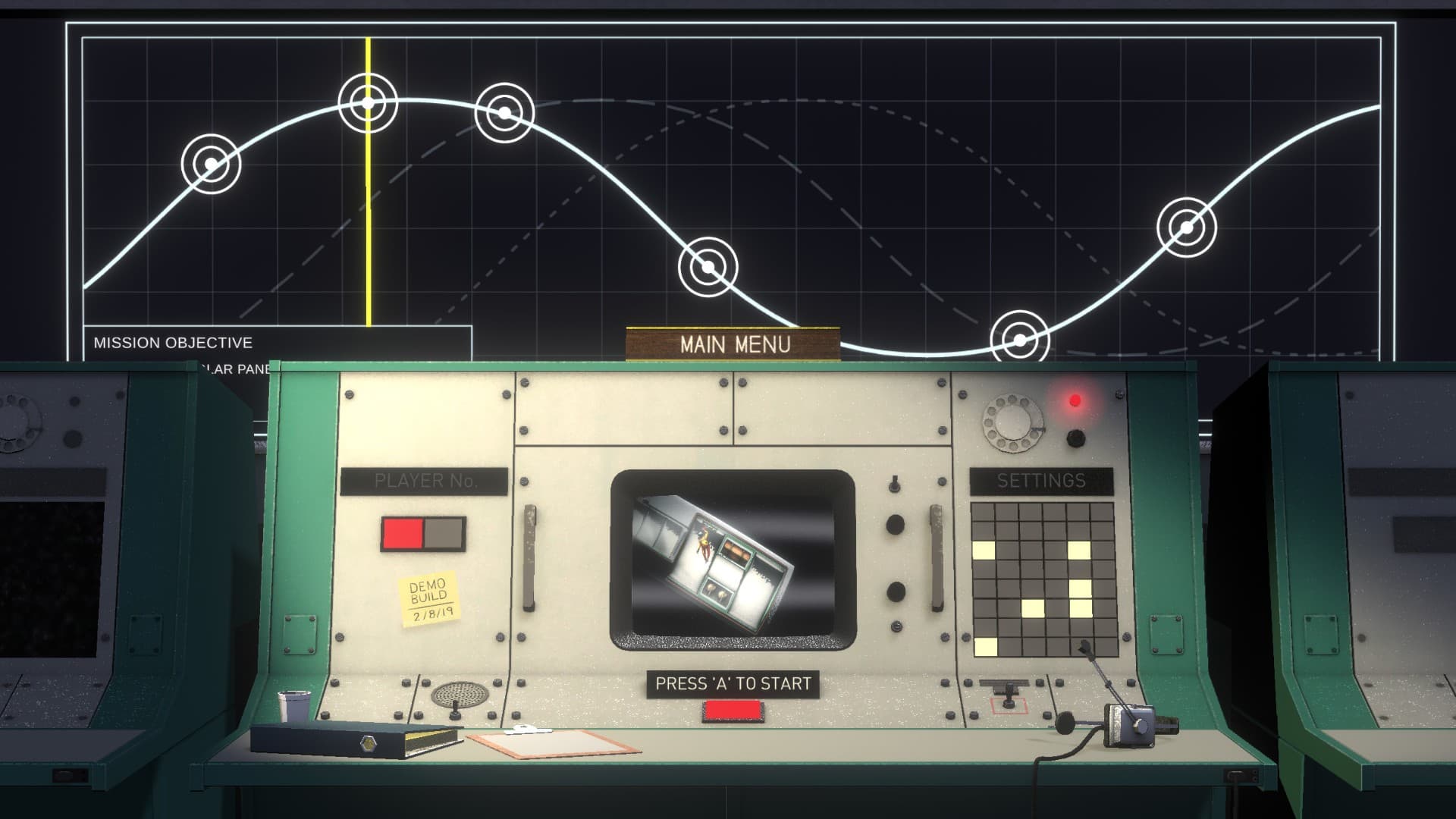Expand the Mission Objective panel
The width and height of the screenshot is (1456, 819).
point(171,343)
